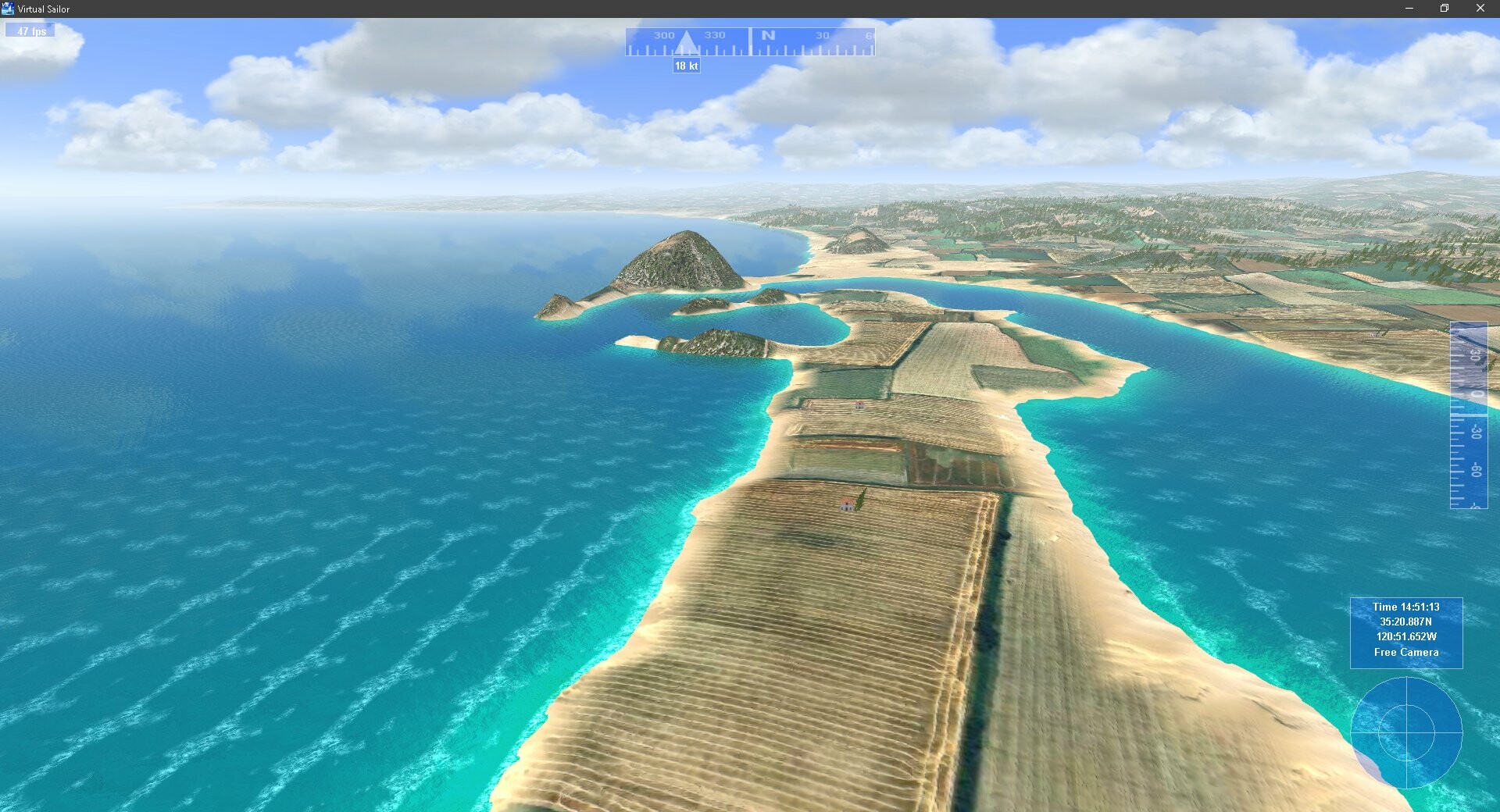Click the Virtual Sailor title bar text
Viewport: 1500px width, 812px height.
[x=44, y=9]
